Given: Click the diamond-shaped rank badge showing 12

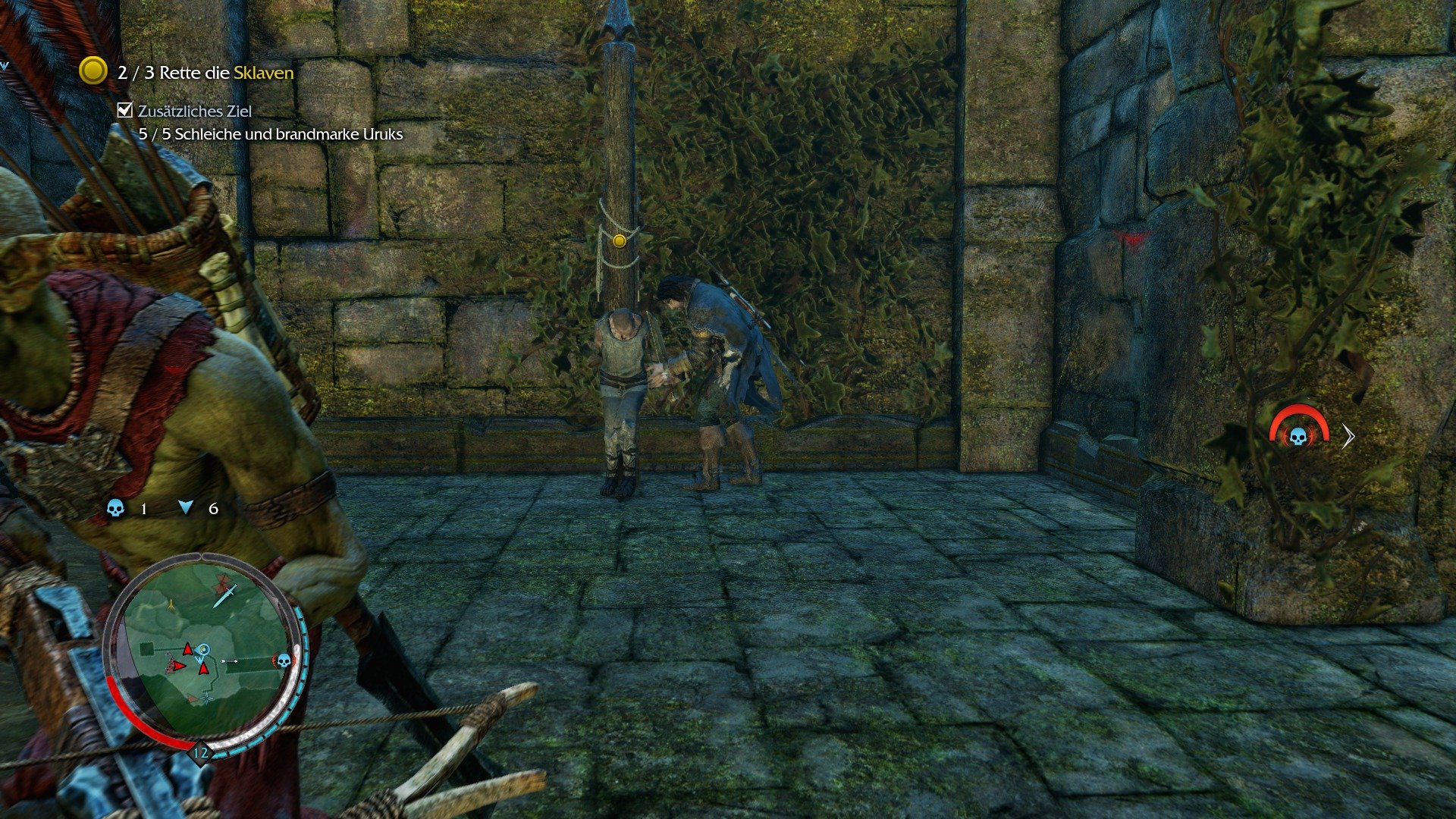Looking at the screenshot, I should tap(201, 752).
